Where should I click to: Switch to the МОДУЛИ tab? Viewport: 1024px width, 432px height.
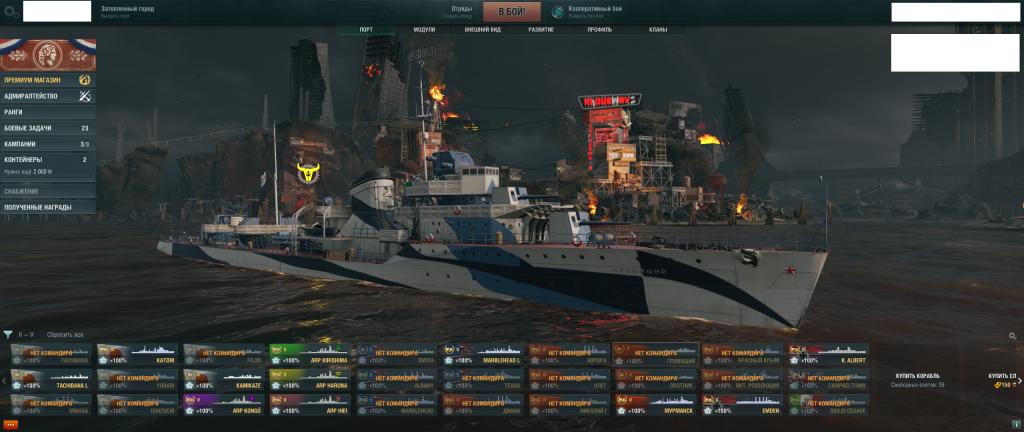pos(424,30)
